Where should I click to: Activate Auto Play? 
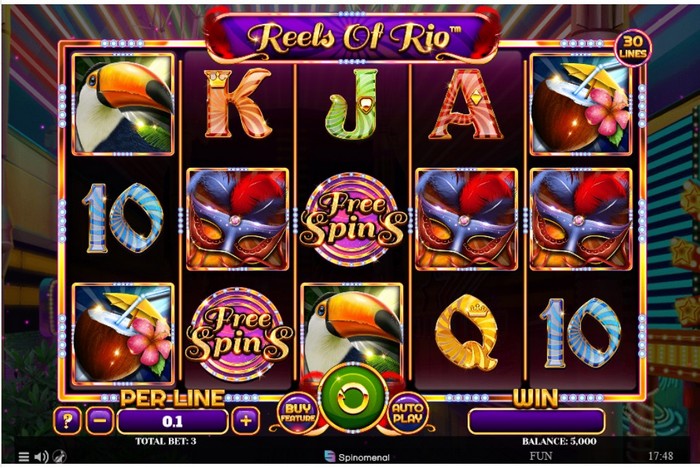tap(408, 412)
